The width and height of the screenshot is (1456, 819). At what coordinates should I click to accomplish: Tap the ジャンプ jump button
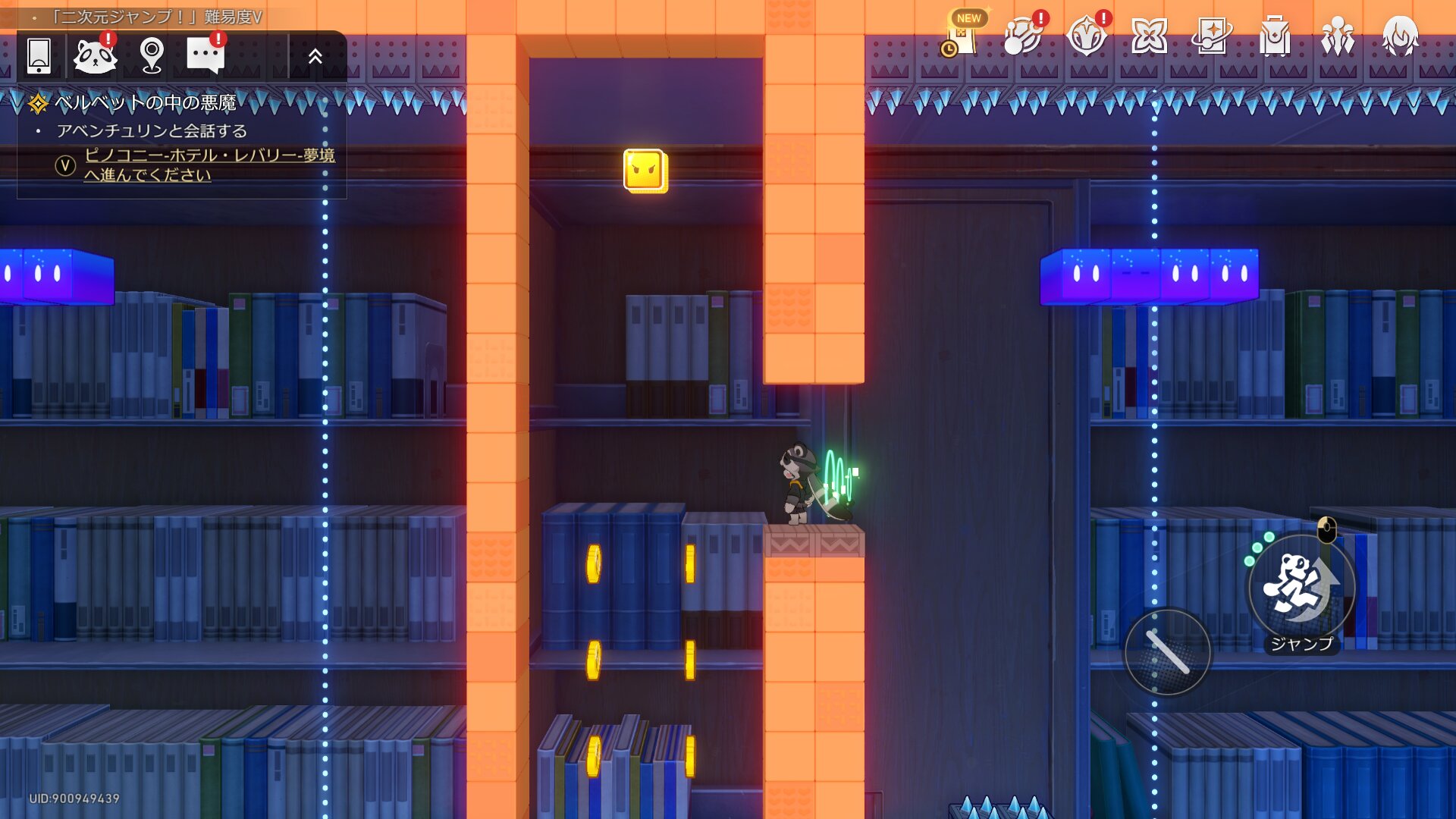click(1301, 588)
